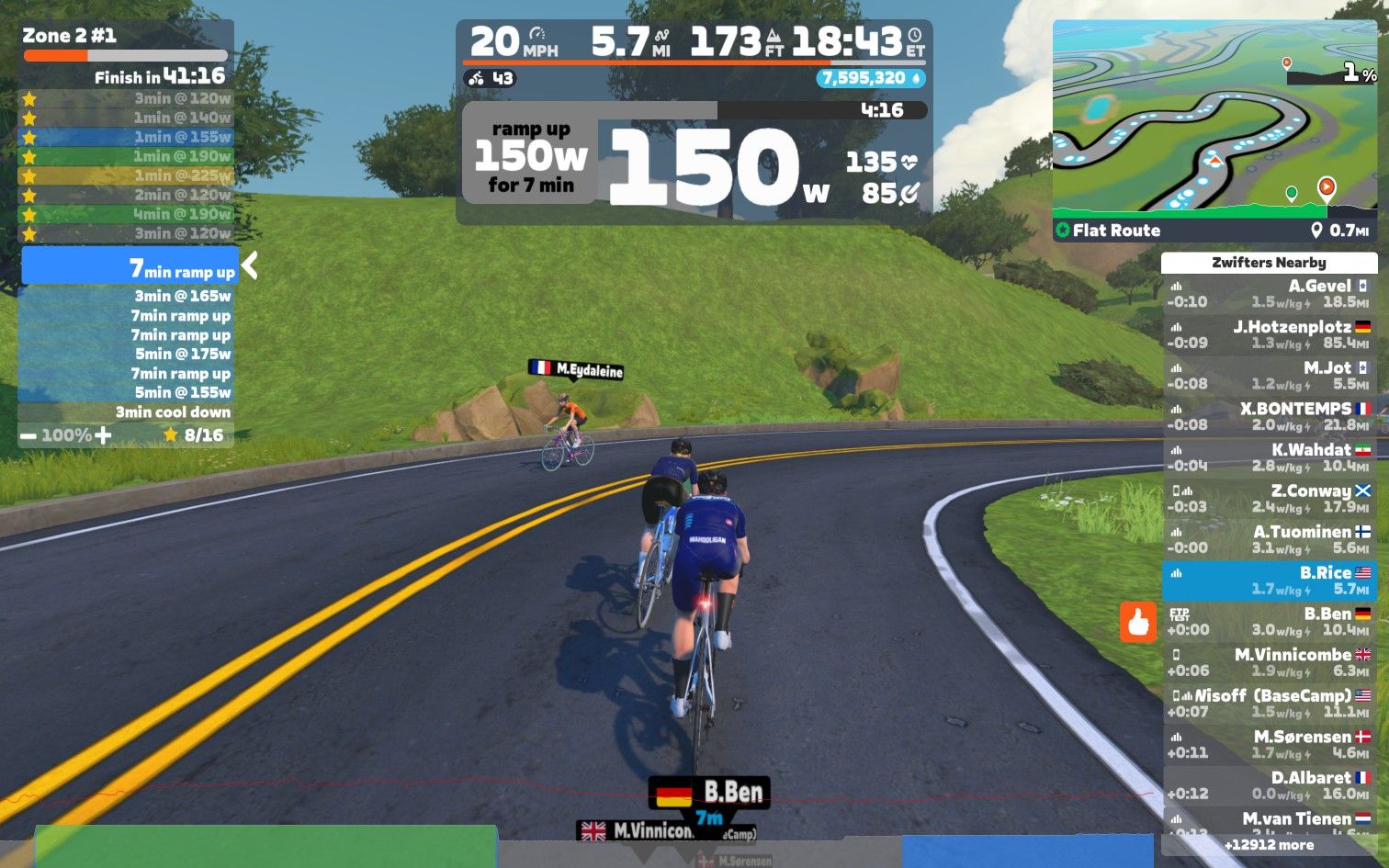Decrease workout intensity with the minus button
The image size is (1389, 868).
coord(28,435)
